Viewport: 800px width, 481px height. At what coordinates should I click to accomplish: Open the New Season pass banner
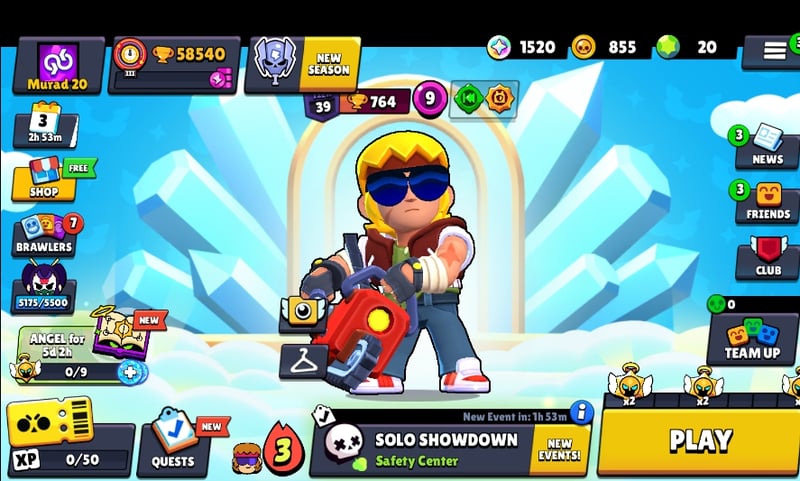click(x=305, y=64)
